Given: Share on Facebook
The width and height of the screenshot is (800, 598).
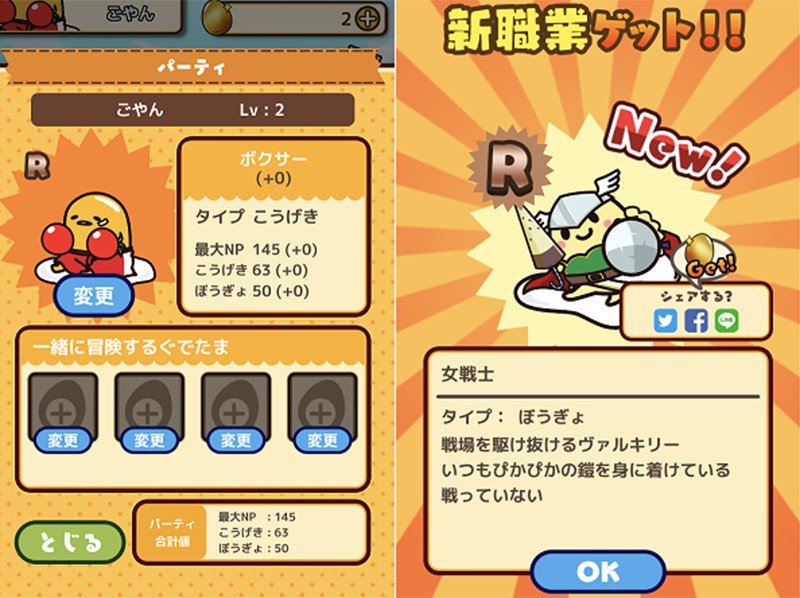Looking at the screenshot, I should pos(697,321).
